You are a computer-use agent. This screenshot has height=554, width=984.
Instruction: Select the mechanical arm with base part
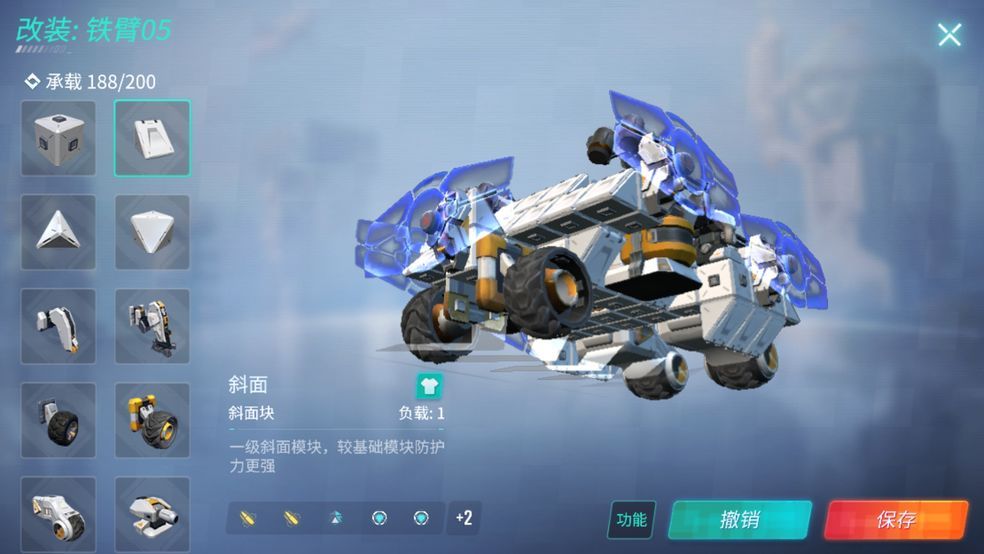pos(152,326)
